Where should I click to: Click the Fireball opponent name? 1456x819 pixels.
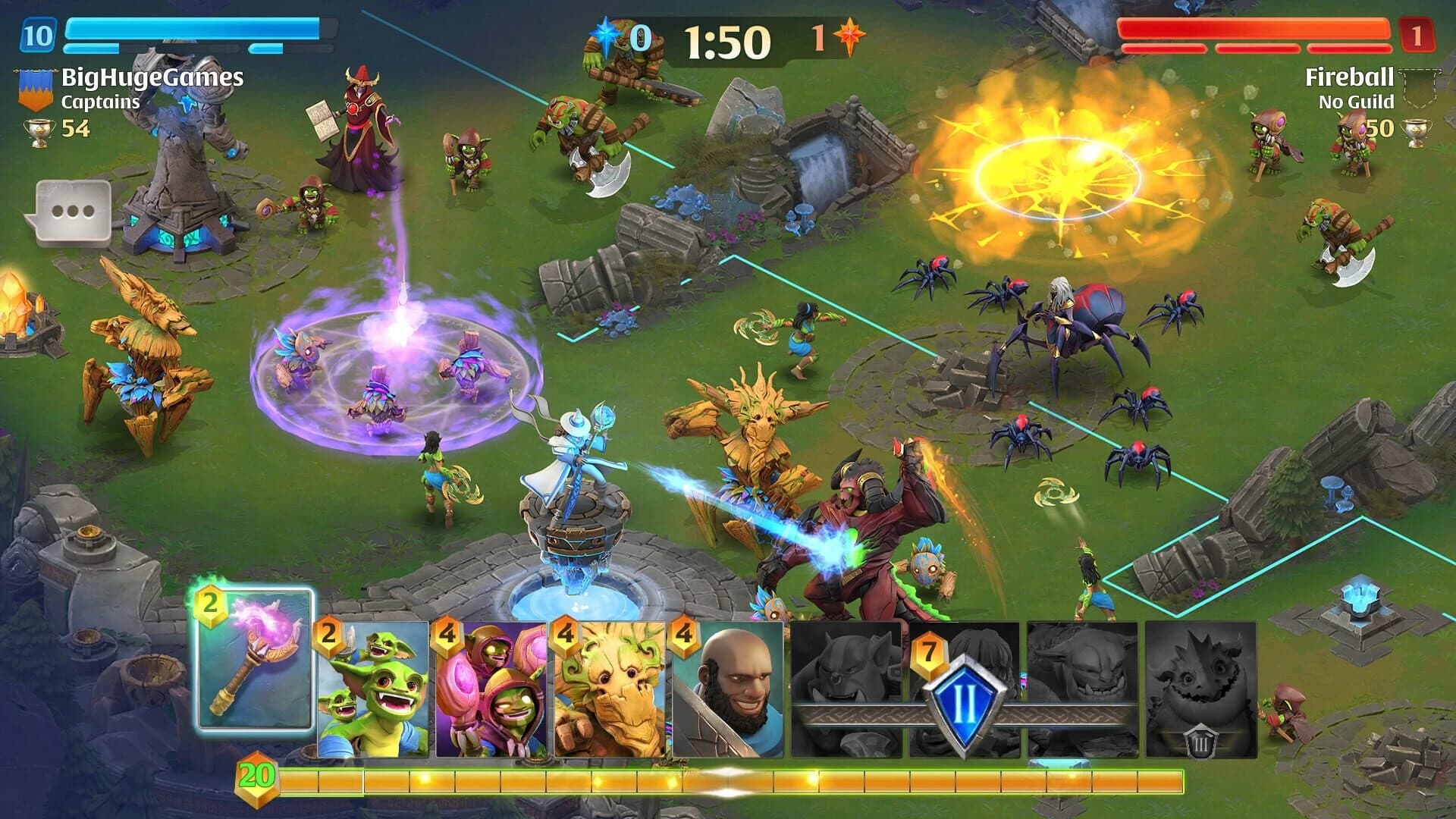click(x=1351, y=77)
